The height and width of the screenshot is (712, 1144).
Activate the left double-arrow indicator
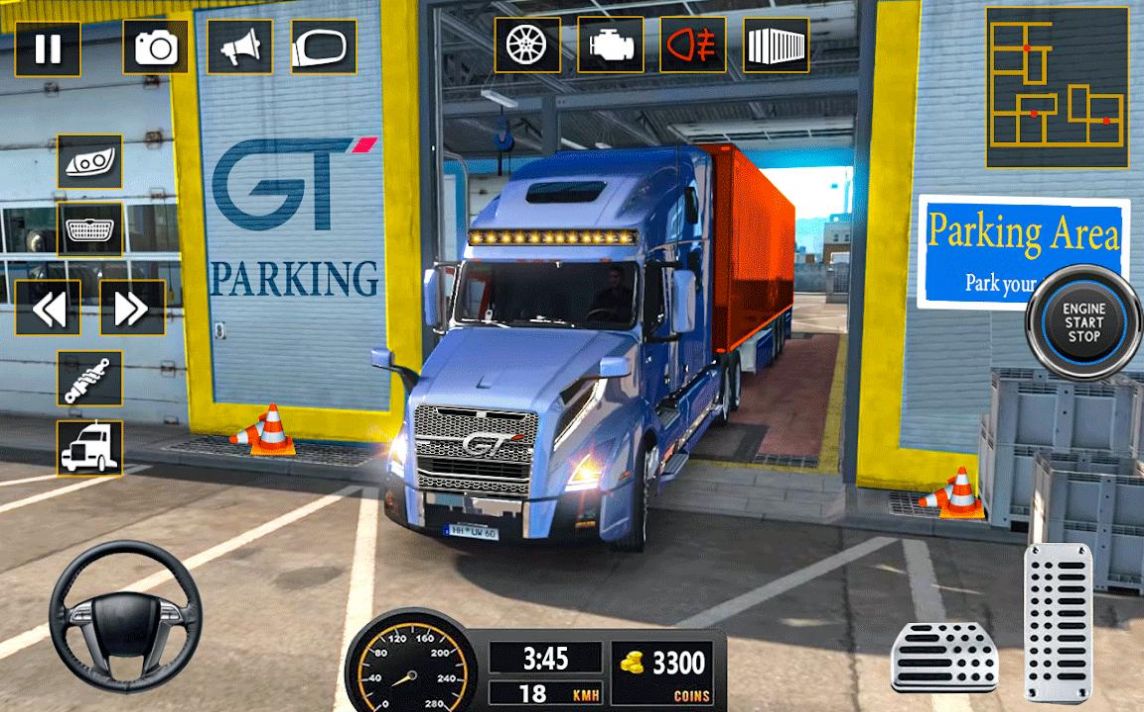point(48,308)
